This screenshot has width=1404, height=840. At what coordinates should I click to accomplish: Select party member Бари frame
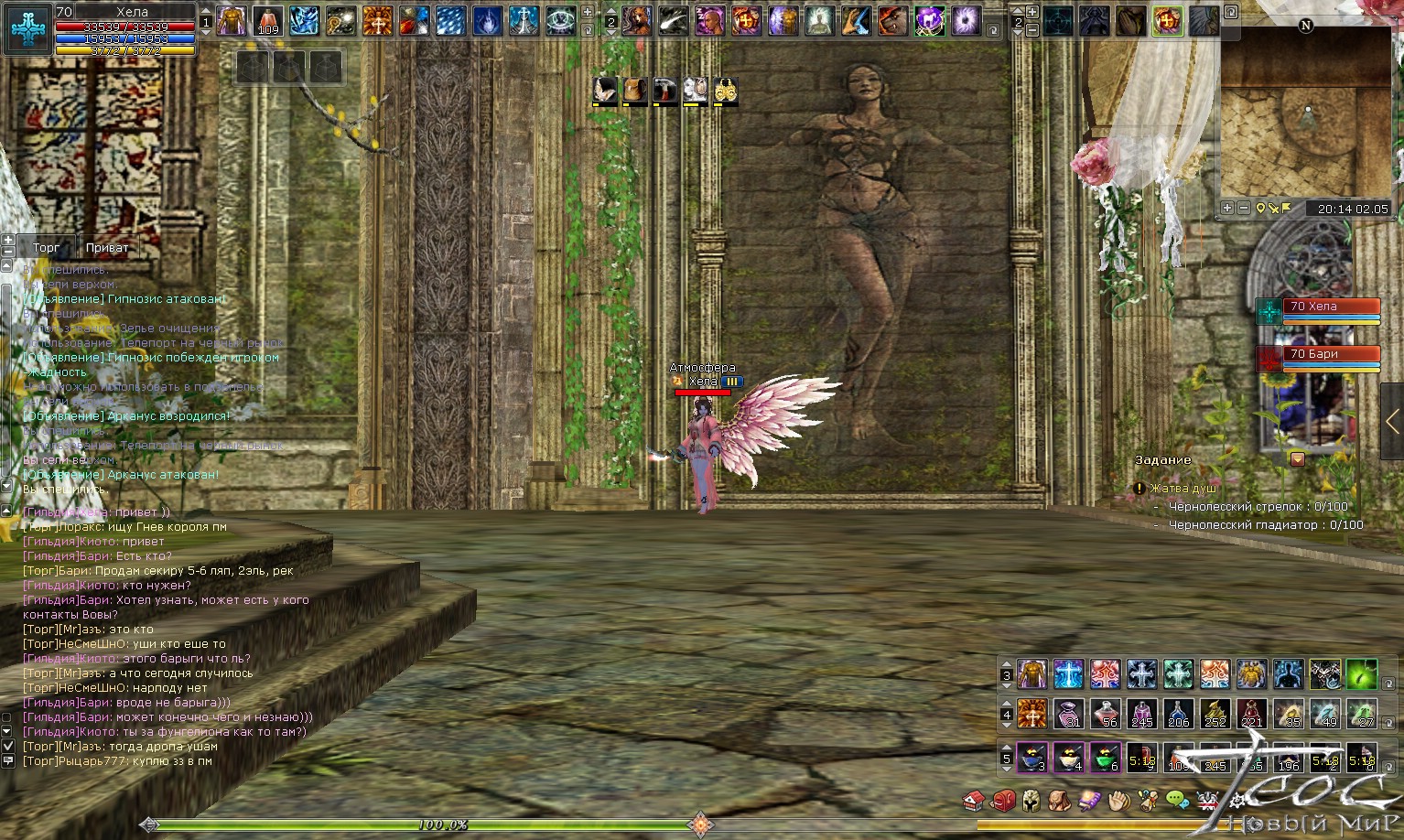(x=1332, y=355)
